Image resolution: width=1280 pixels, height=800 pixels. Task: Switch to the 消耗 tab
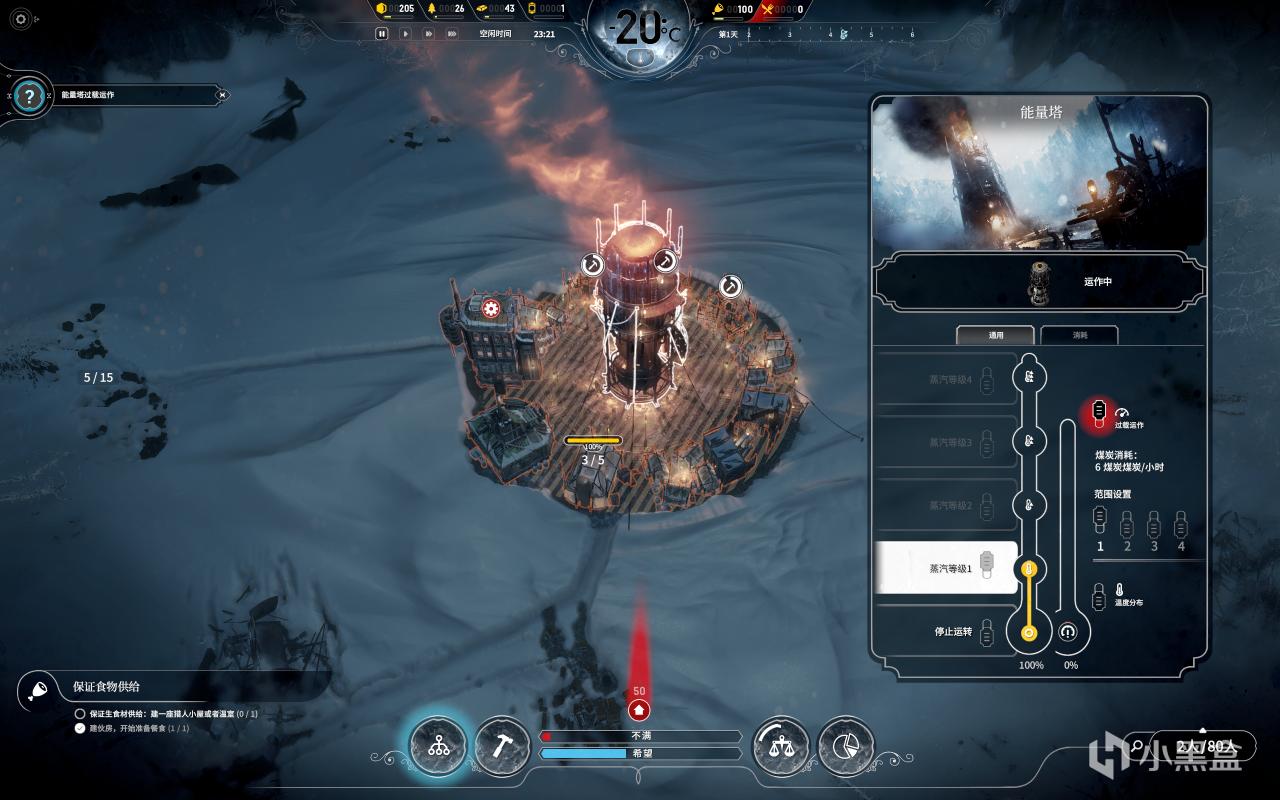coord(1079,335)
